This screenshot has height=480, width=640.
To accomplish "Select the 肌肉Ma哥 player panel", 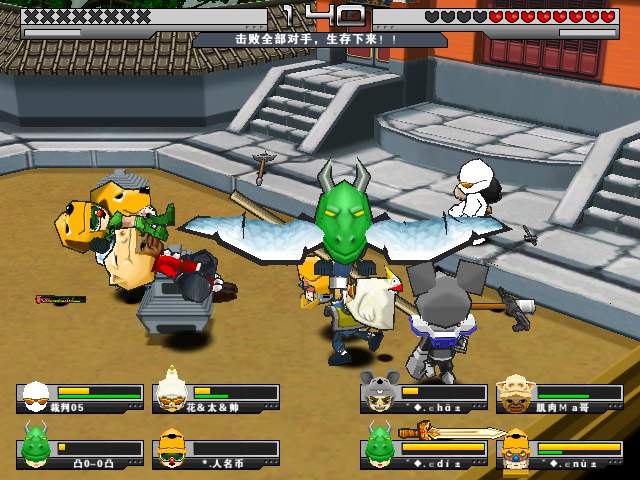I will [560, 398].
